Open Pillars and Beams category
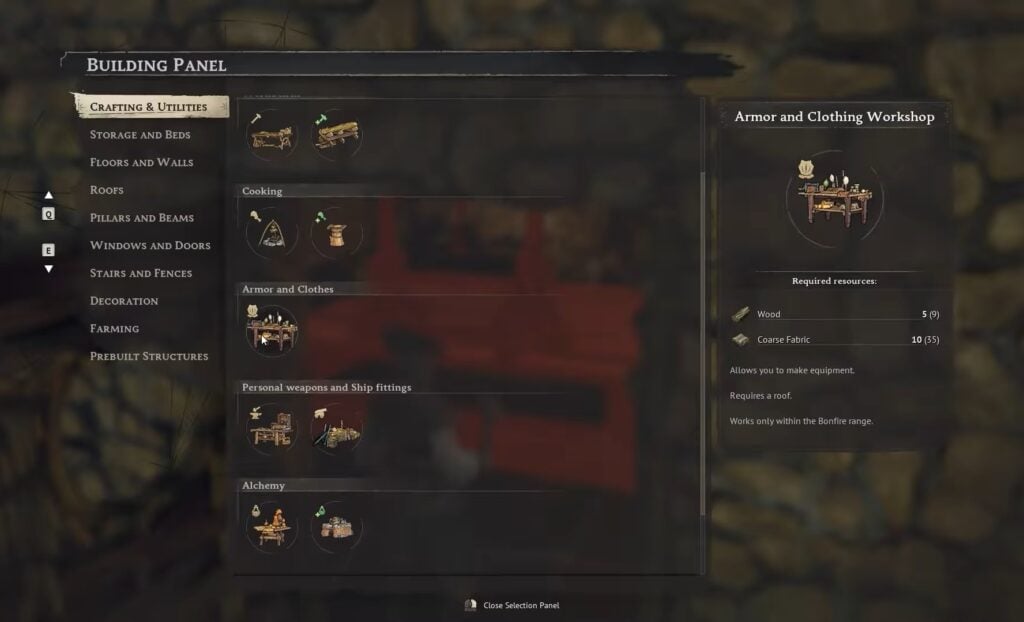The image size is (1024, 622). [142, 218]
